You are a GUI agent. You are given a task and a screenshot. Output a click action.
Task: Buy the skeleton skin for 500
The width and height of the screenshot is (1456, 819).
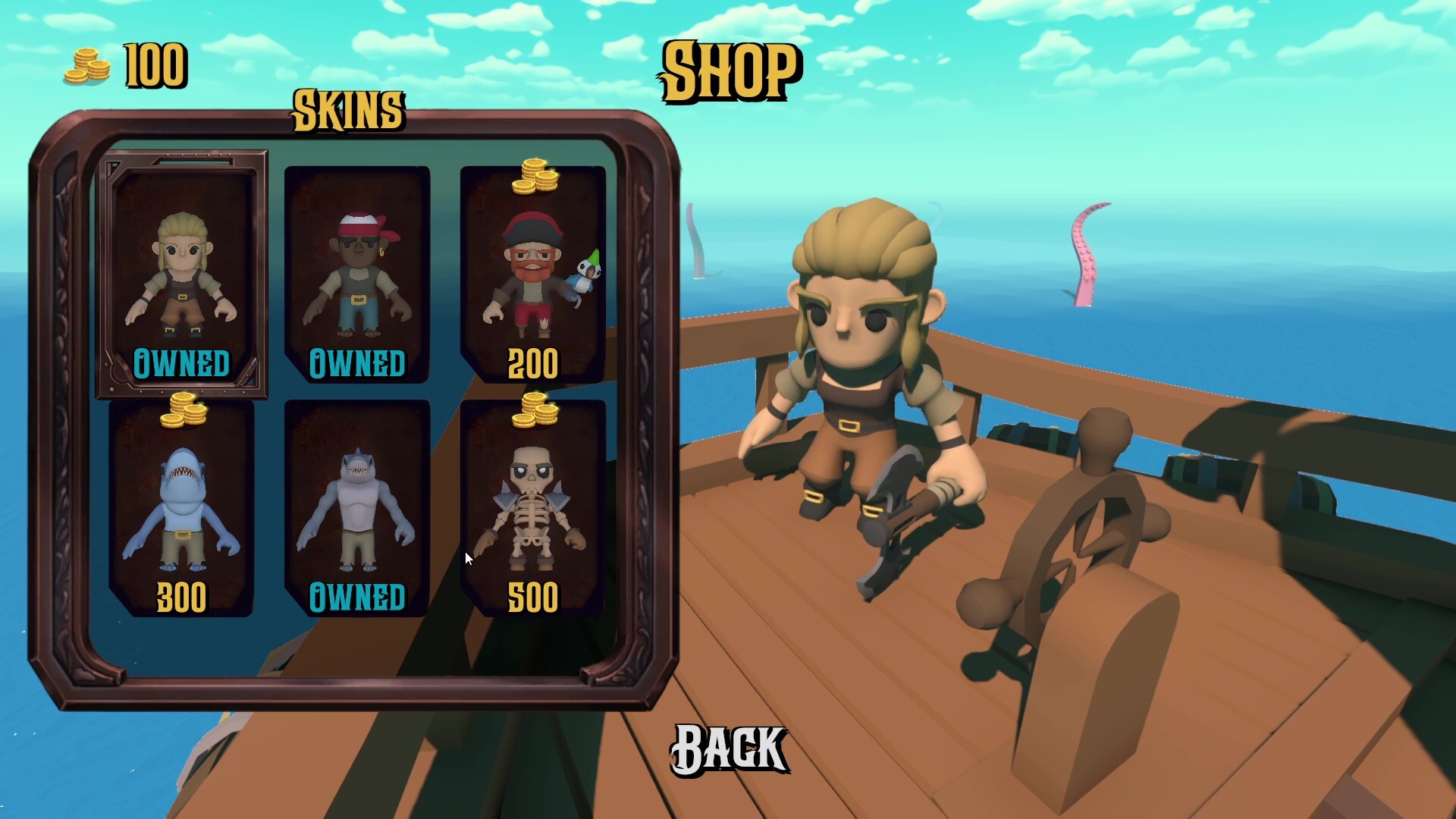pos(533,510)
